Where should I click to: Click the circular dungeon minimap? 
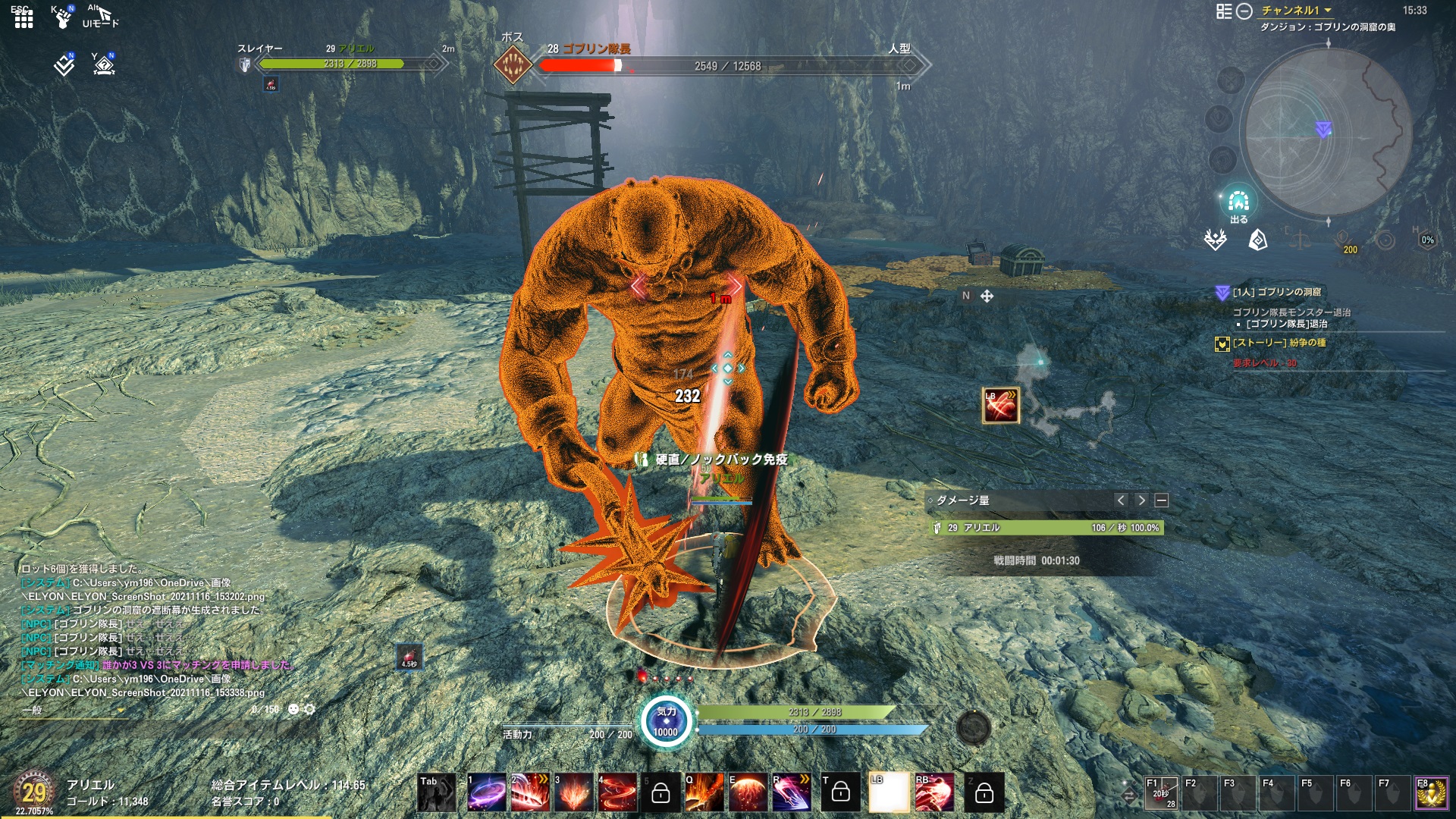click(1327, 133)
